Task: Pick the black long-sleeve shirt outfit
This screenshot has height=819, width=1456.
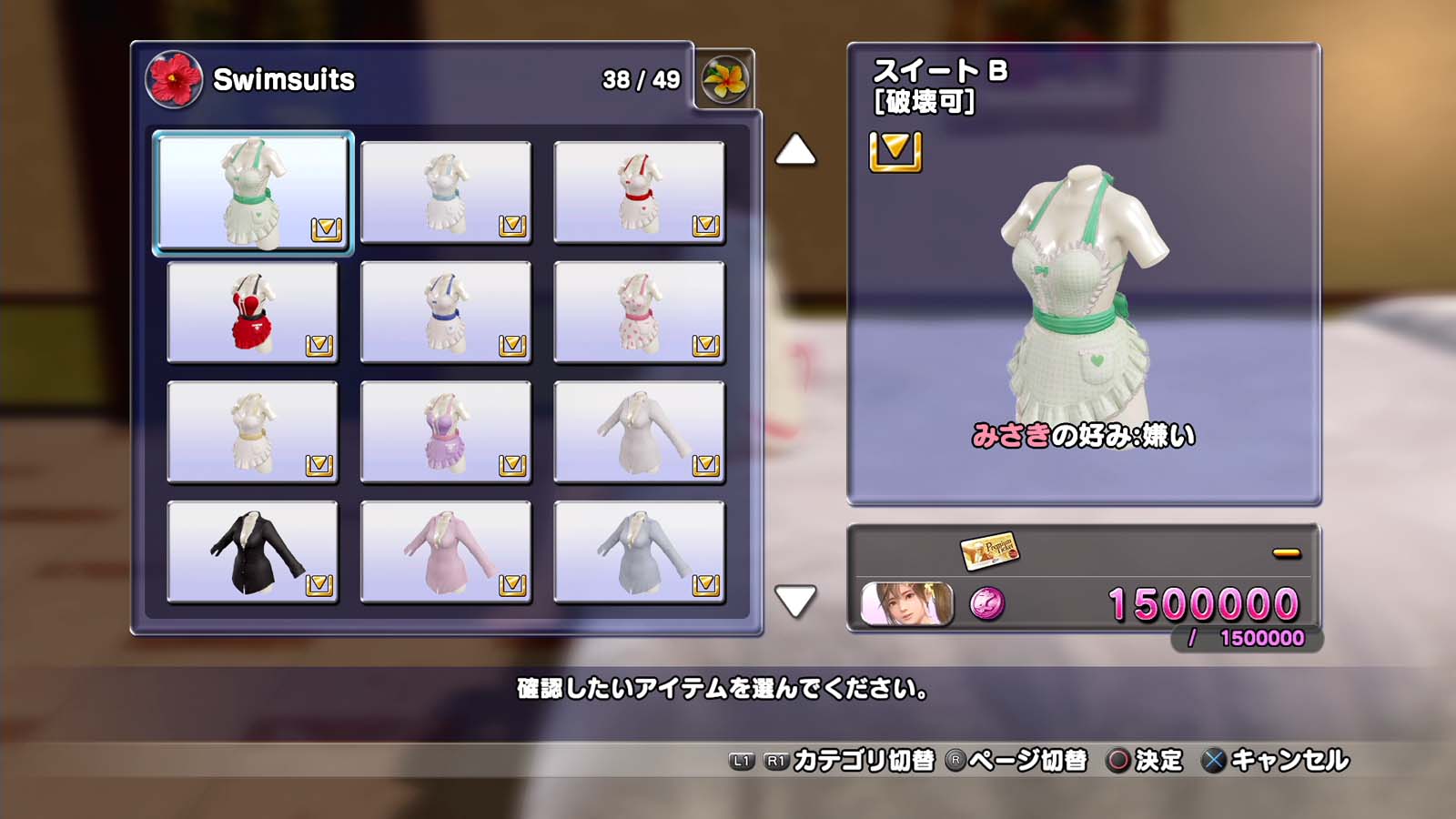Action: [252, 552]
